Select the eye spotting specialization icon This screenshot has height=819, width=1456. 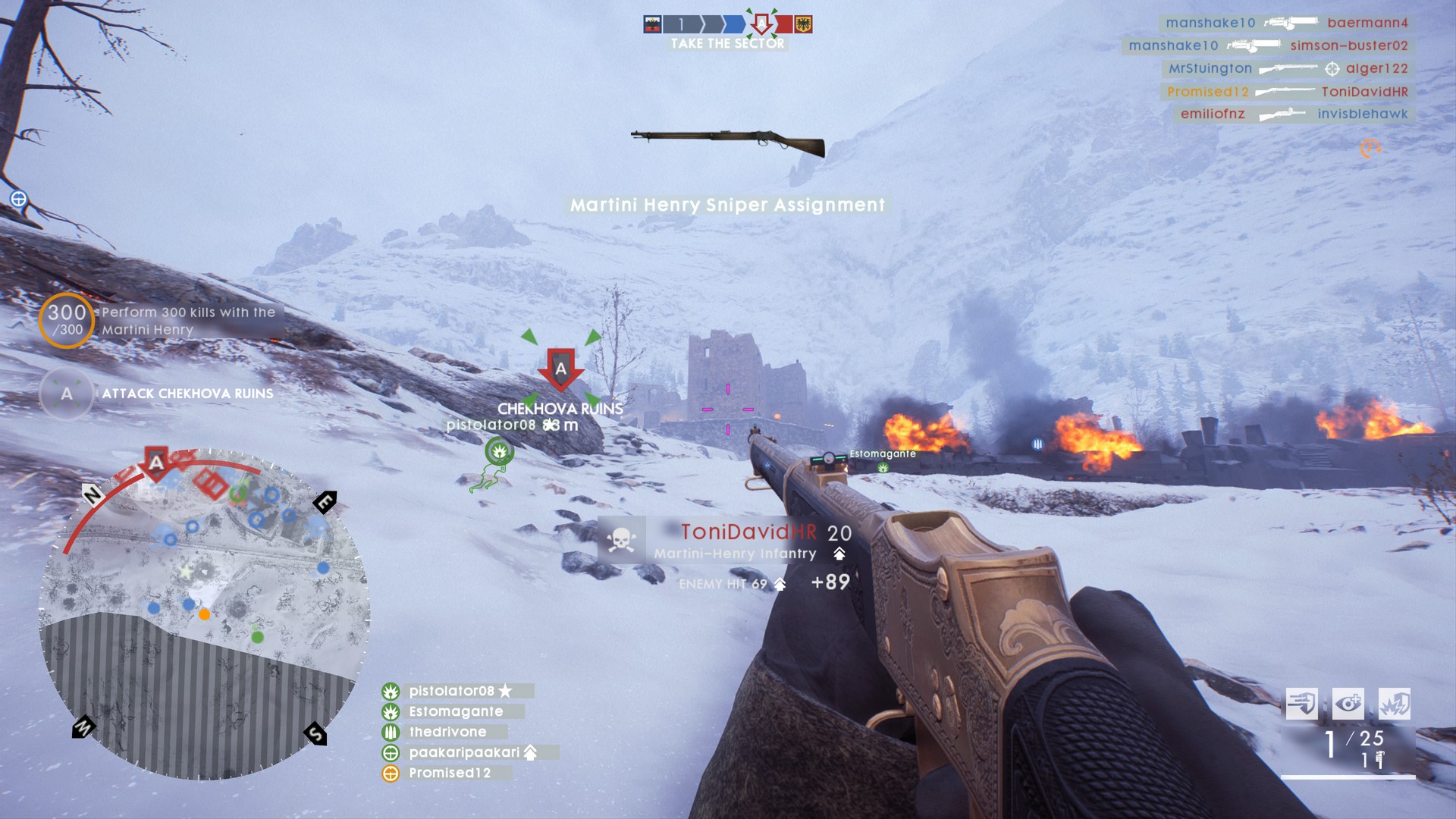tap(1348, 704)
